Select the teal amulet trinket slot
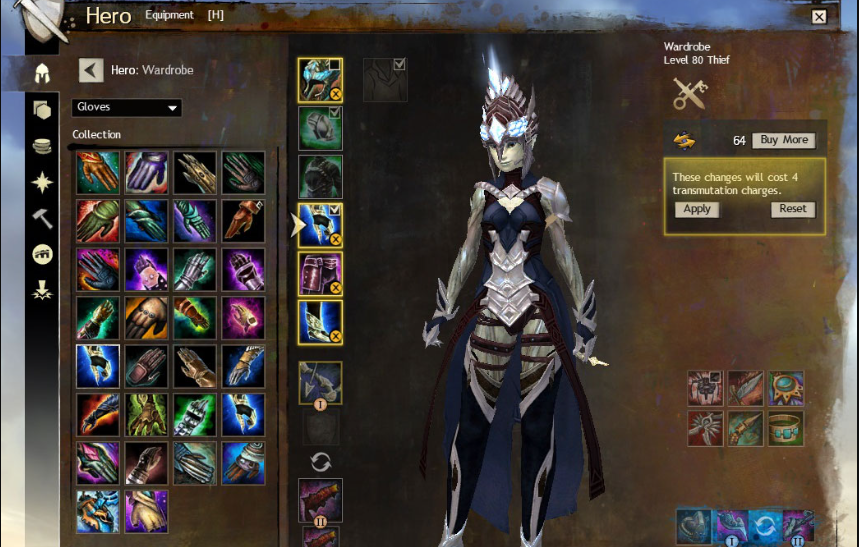 click(785, 388)
